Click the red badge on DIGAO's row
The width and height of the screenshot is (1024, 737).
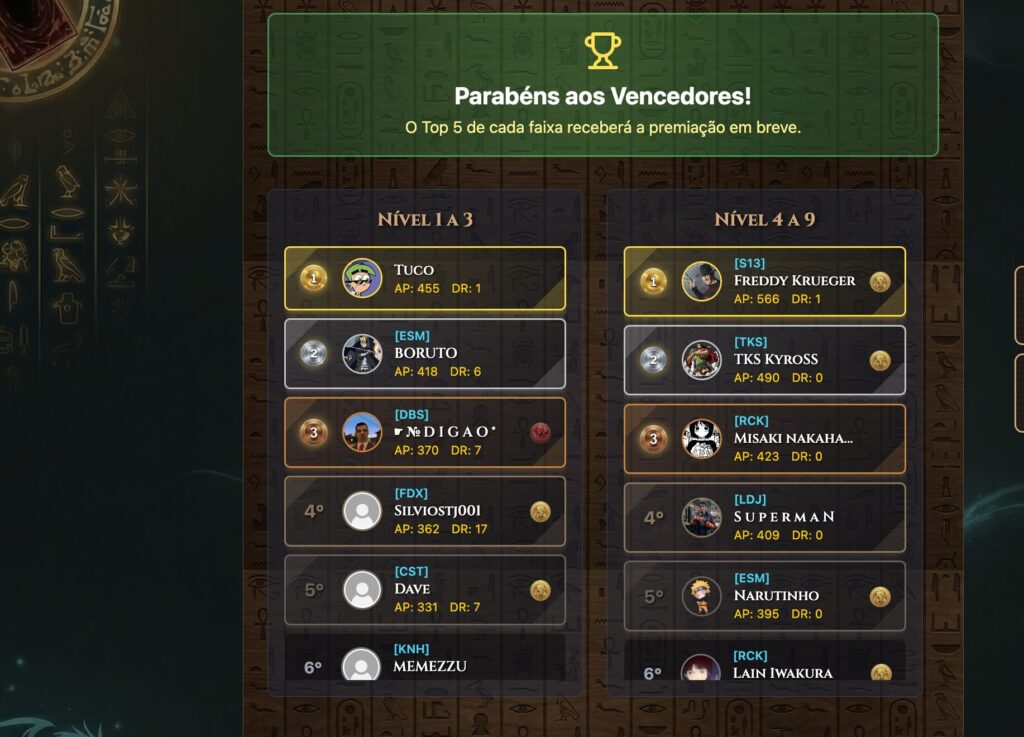click(x=541, y=432)
